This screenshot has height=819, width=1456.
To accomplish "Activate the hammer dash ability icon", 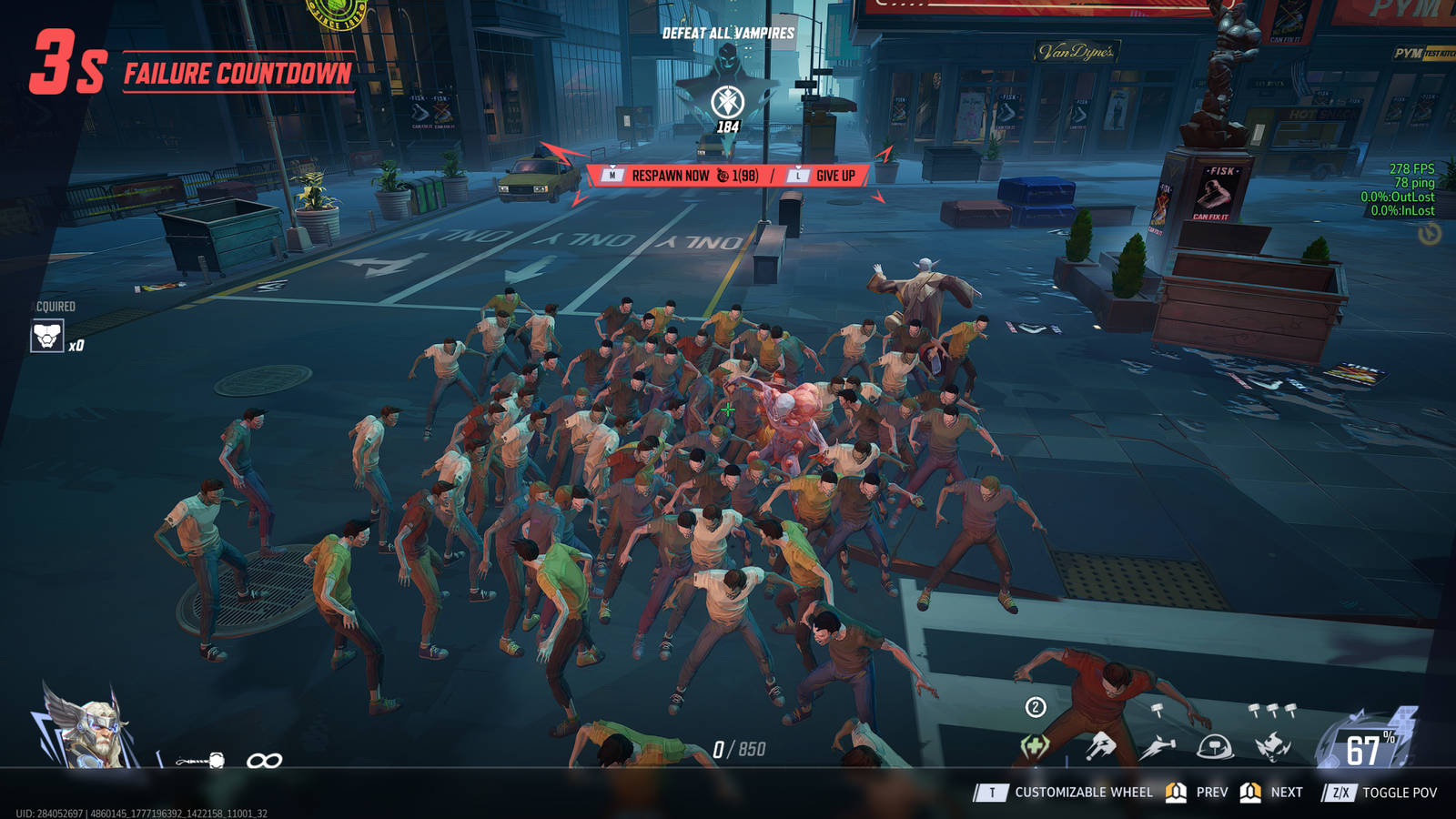I will pyautogui.click(x=1157, y=747).
